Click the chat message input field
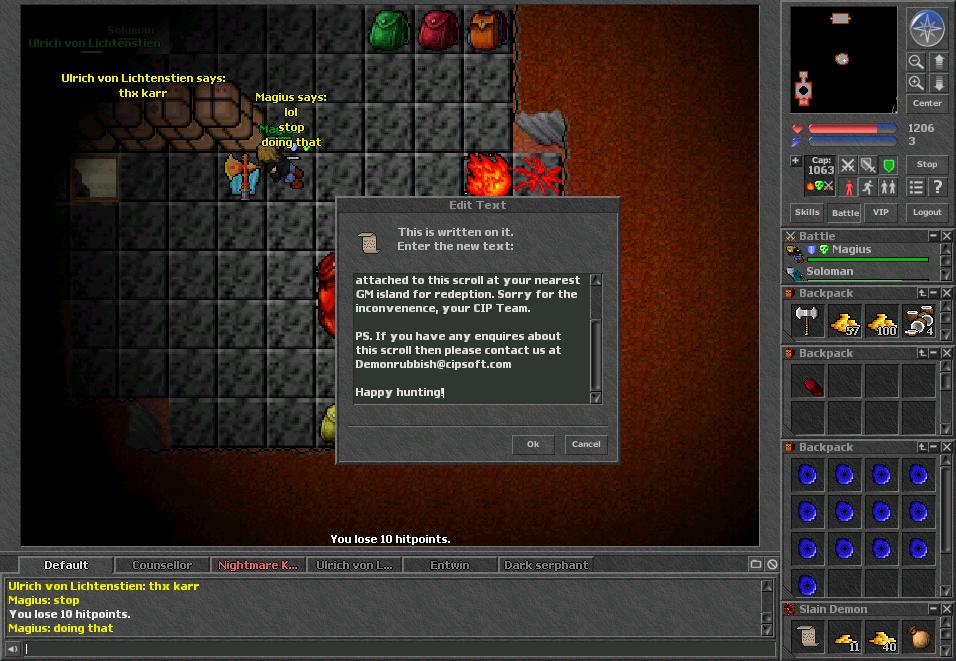 point(390,648)
